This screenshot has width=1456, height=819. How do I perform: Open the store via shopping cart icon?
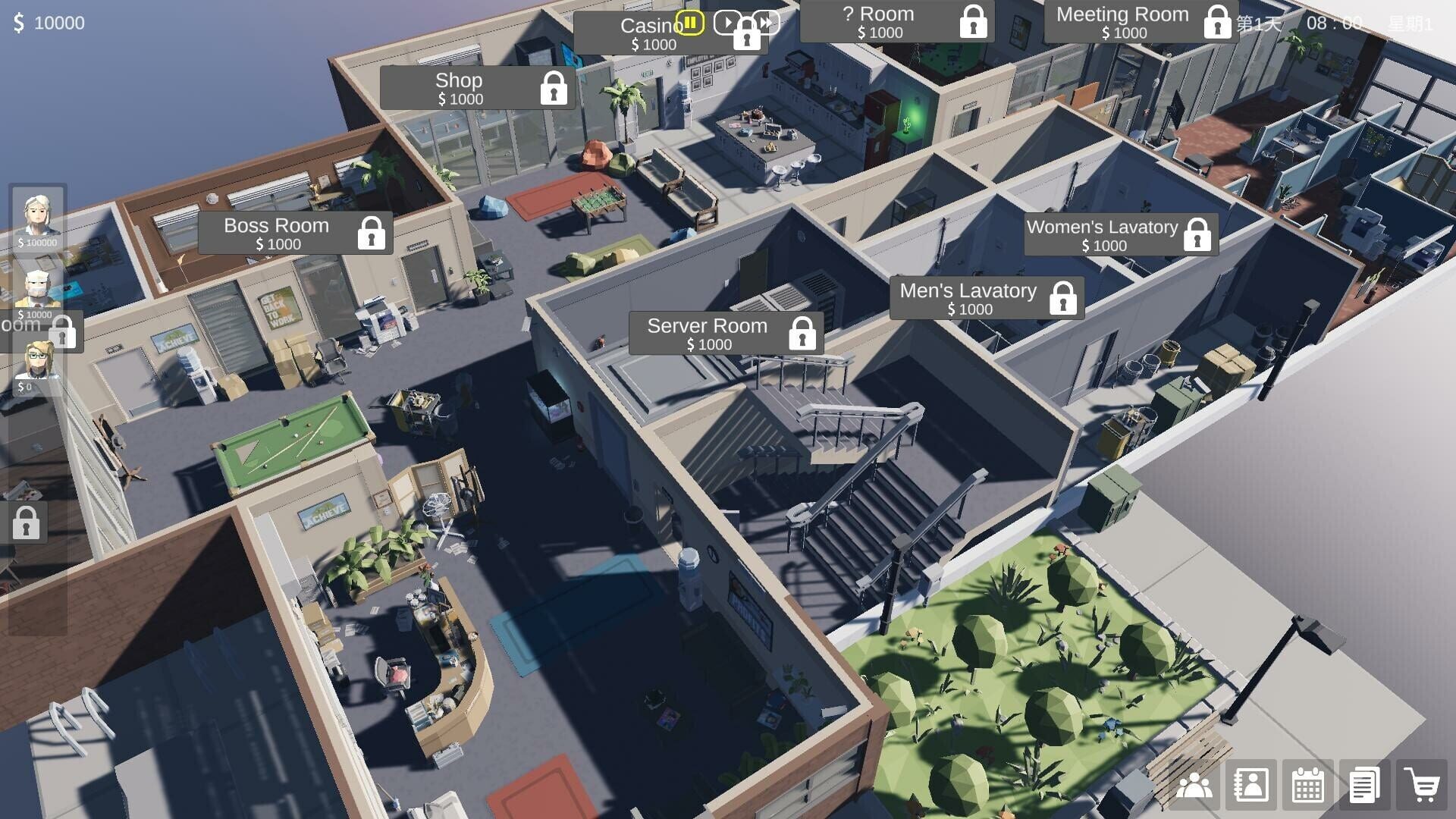[x=1421, y=786]
